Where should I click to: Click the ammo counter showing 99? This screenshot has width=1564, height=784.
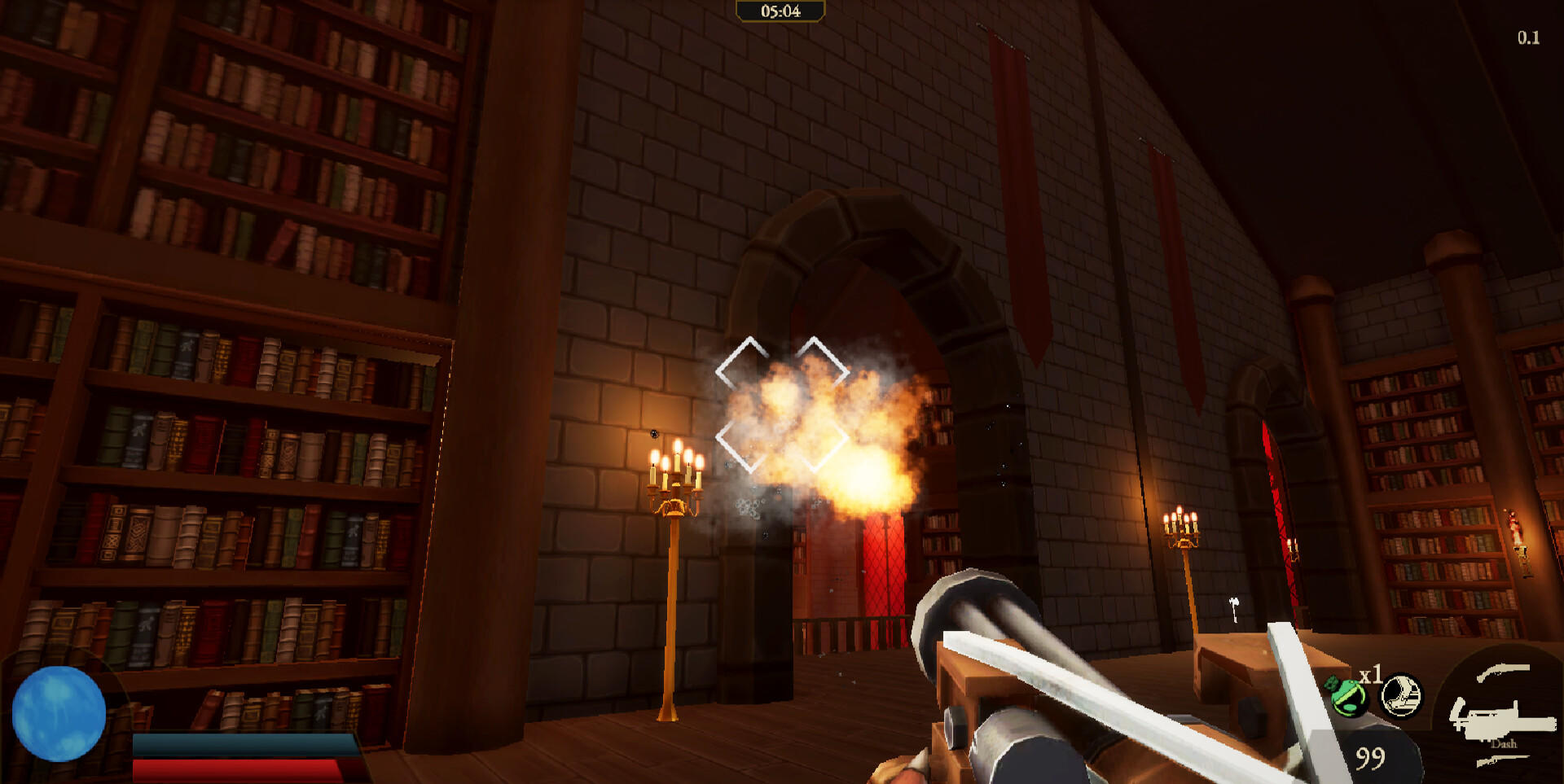pyautogui.click(x=1369, y=757)
